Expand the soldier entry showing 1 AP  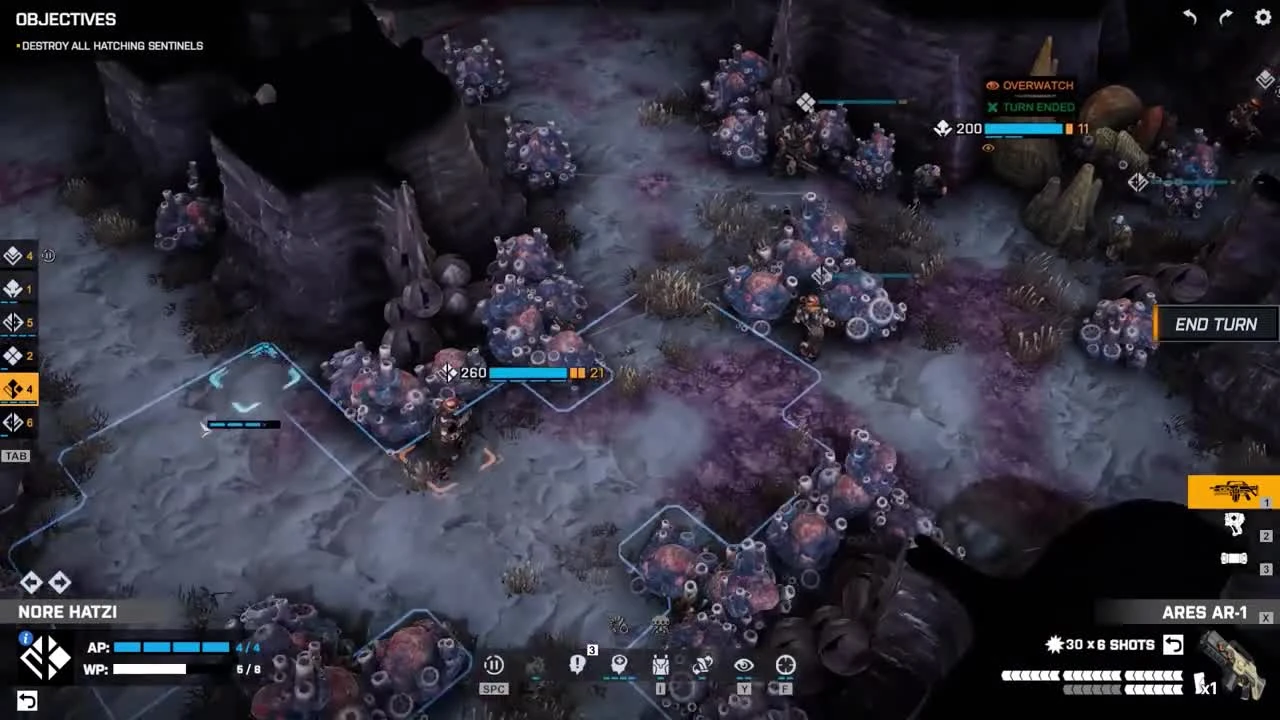point(13,288)
